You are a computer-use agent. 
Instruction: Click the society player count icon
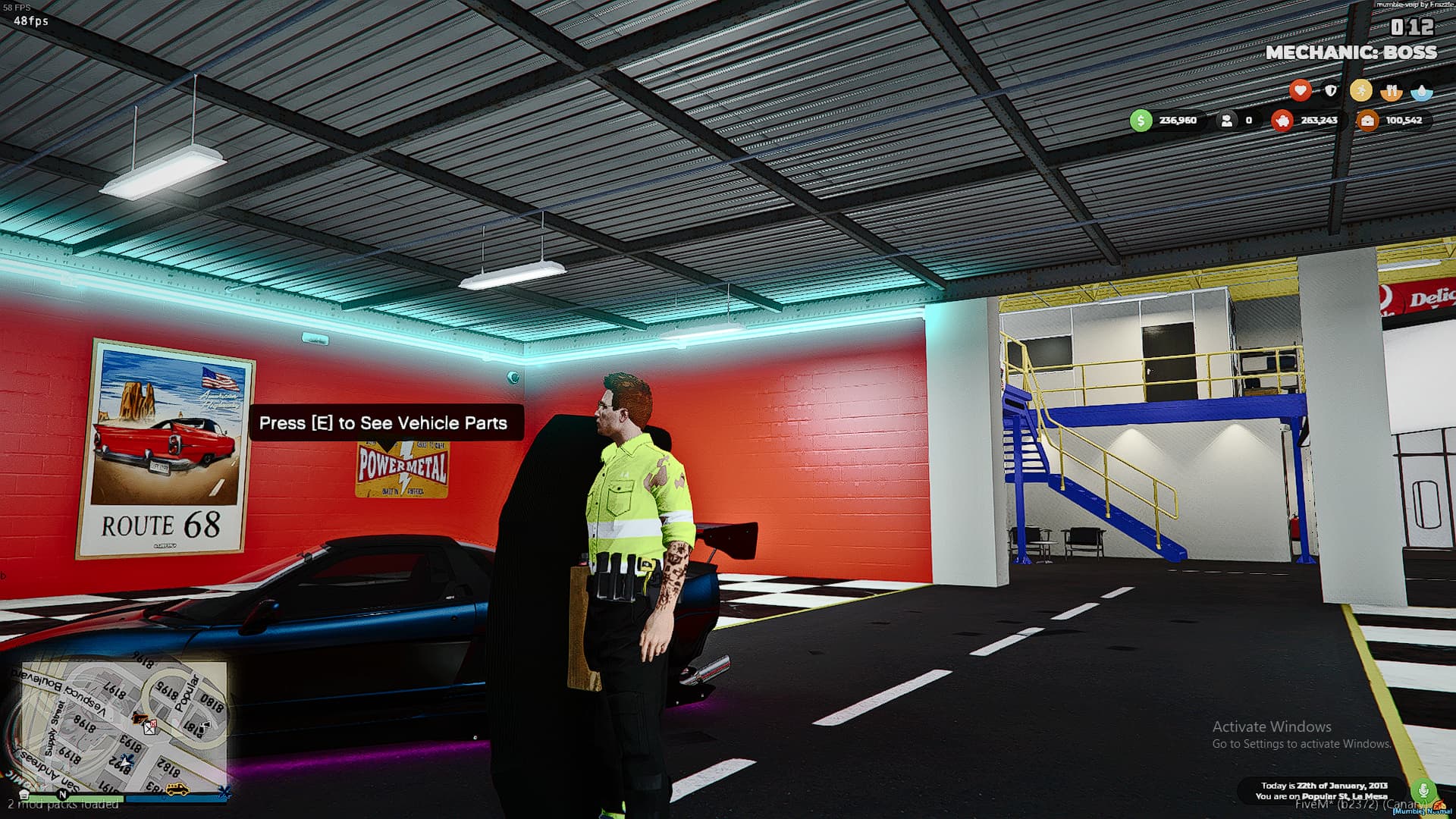(1228, 121)
